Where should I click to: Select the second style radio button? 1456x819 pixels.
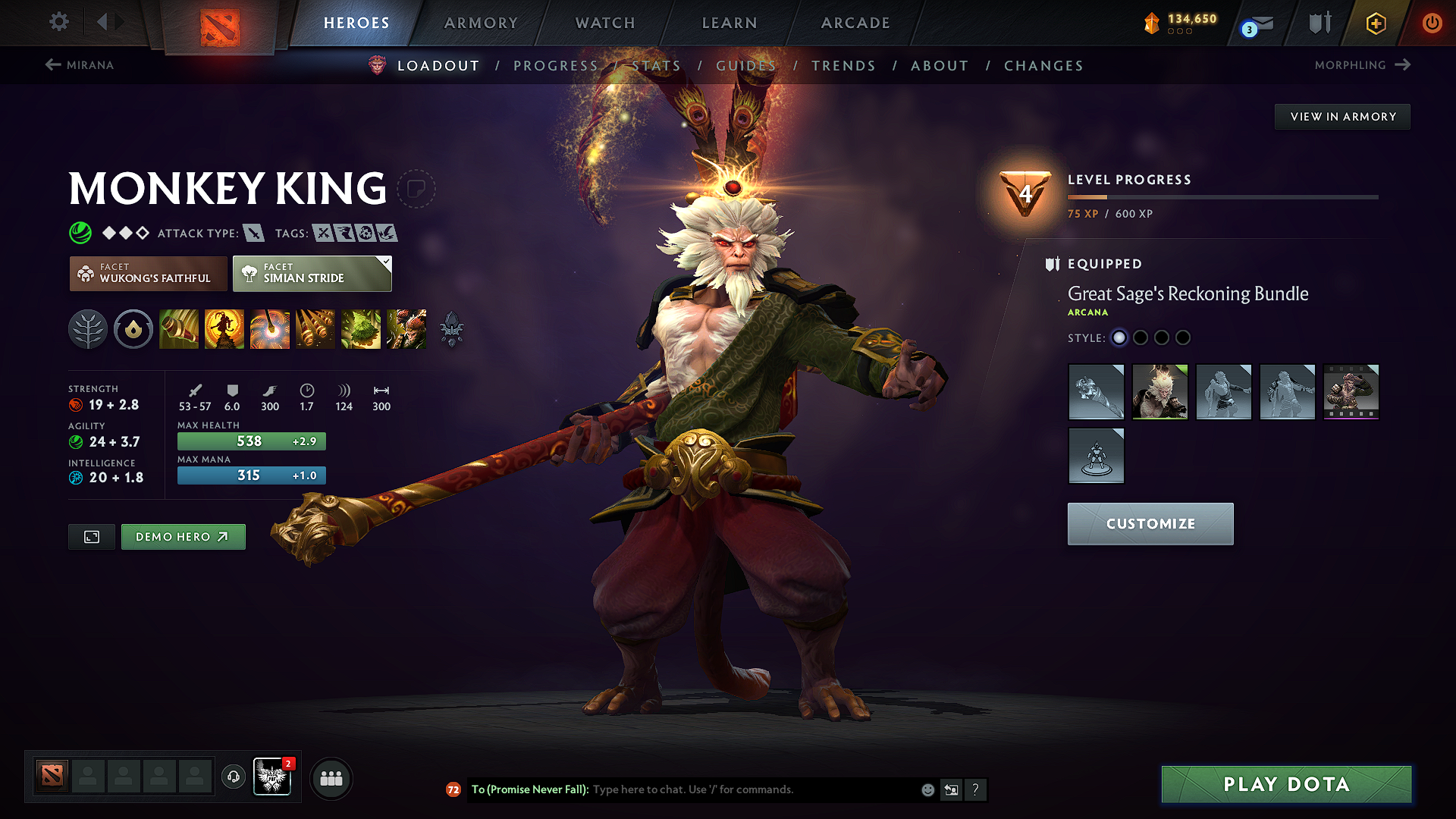click(x=1141, y=337)
